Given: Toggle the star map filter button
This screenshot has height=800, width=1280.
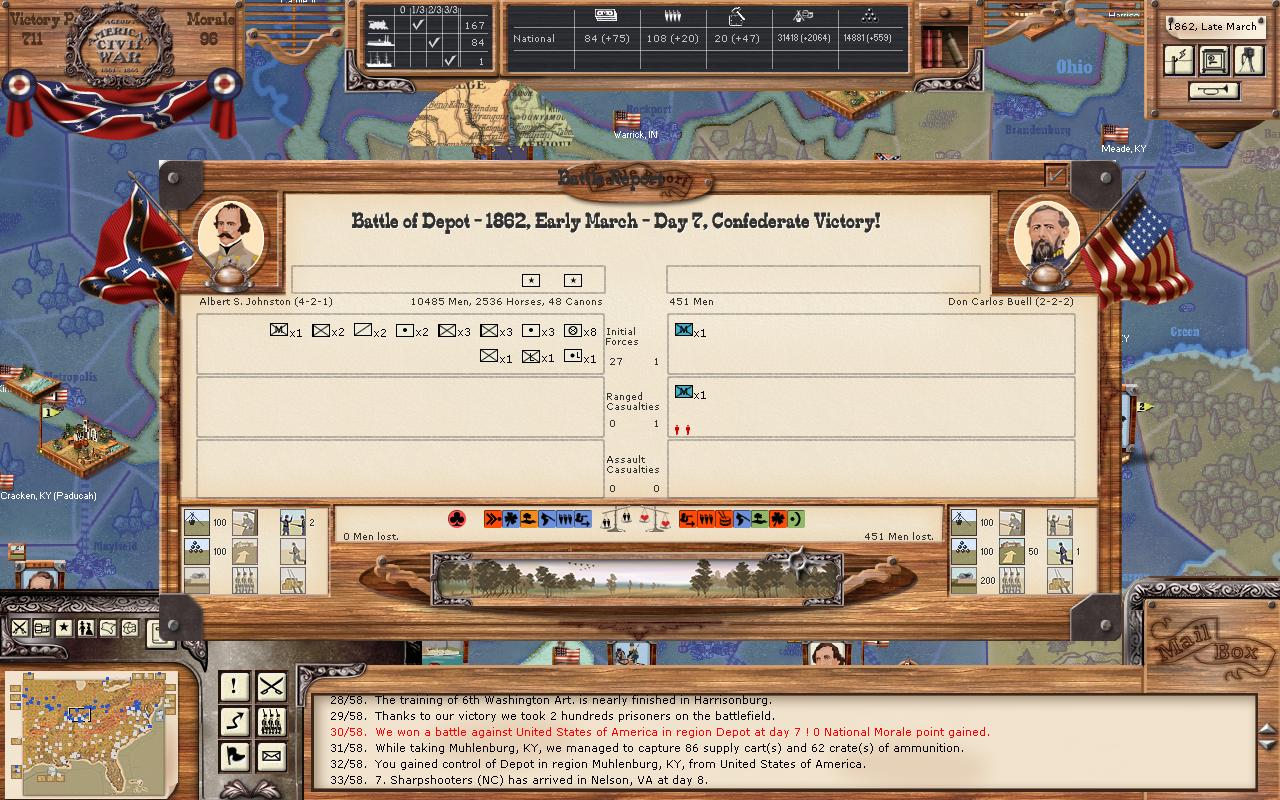Looking at the screenshot, I should (x=64, y=628).
